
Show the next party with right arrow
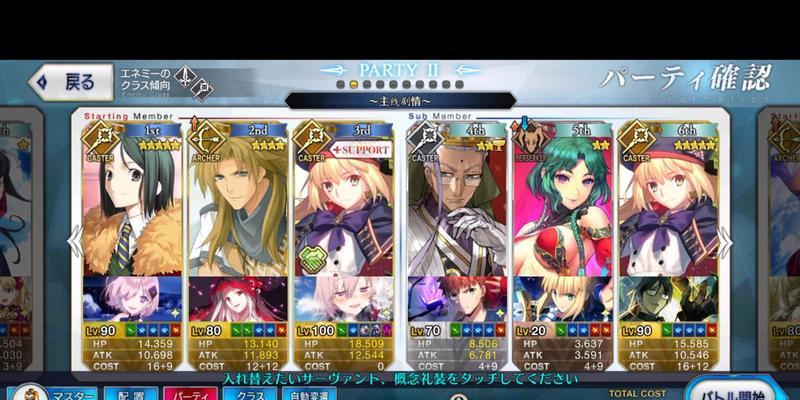coord(727,241)
